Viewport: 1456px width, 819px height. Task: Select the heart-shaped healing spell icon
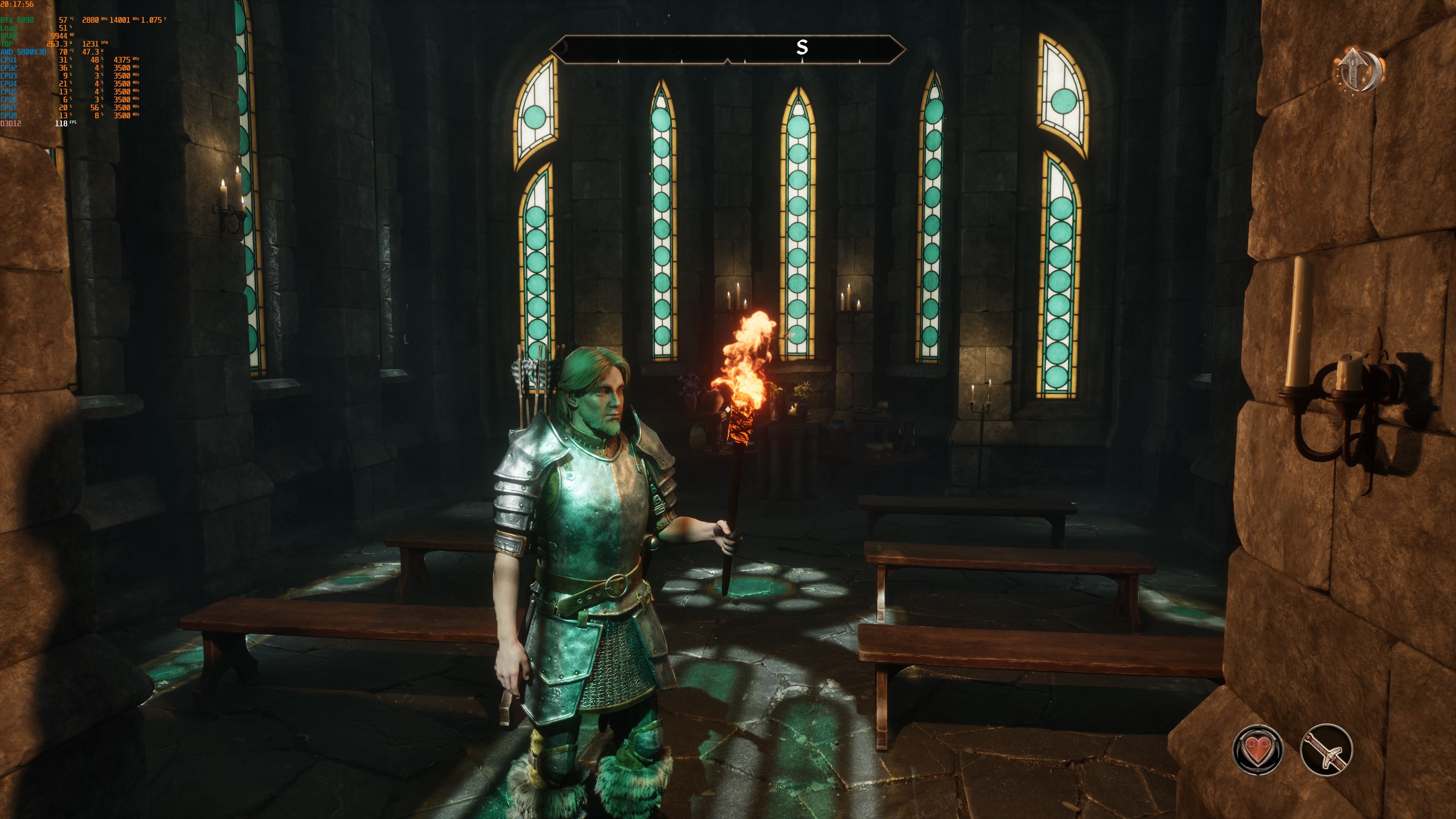coord(1257,750)
